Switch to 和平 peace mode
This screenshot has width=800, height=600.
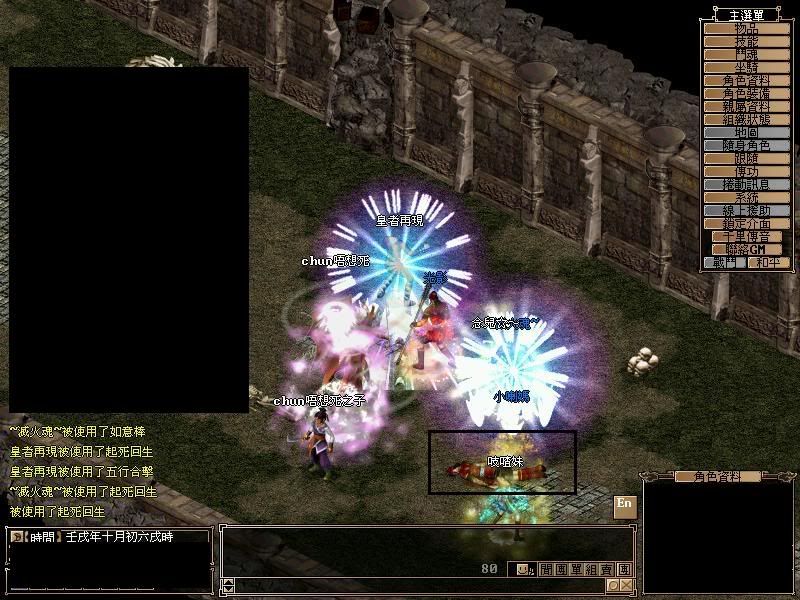[x=767, y=262]
